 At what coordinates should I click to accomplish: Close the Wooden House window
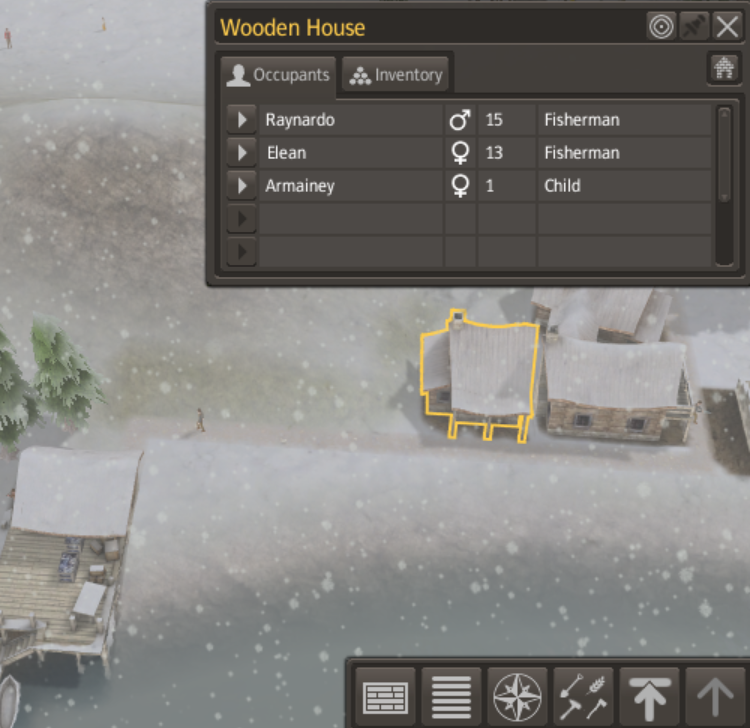click(727, 27)
